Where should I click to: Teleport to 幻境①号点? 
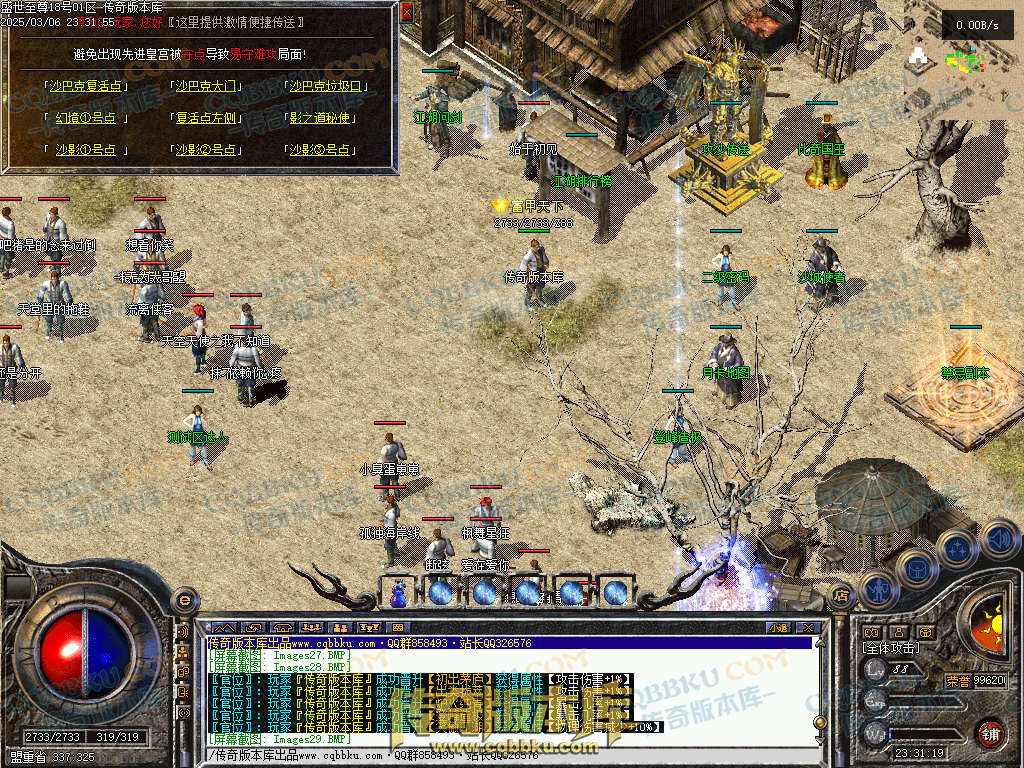(86, 118)
